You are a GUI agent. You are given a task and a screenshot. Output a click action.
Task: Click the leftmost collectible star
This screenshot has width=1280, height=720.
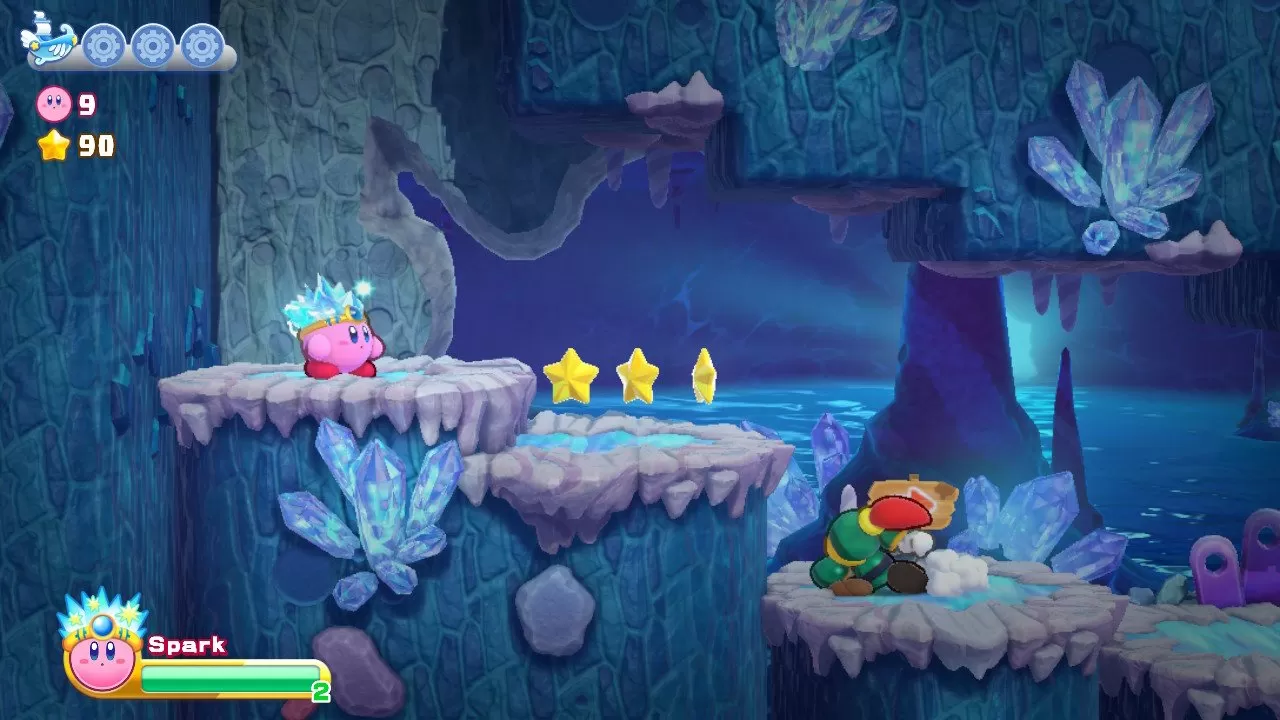569,373
